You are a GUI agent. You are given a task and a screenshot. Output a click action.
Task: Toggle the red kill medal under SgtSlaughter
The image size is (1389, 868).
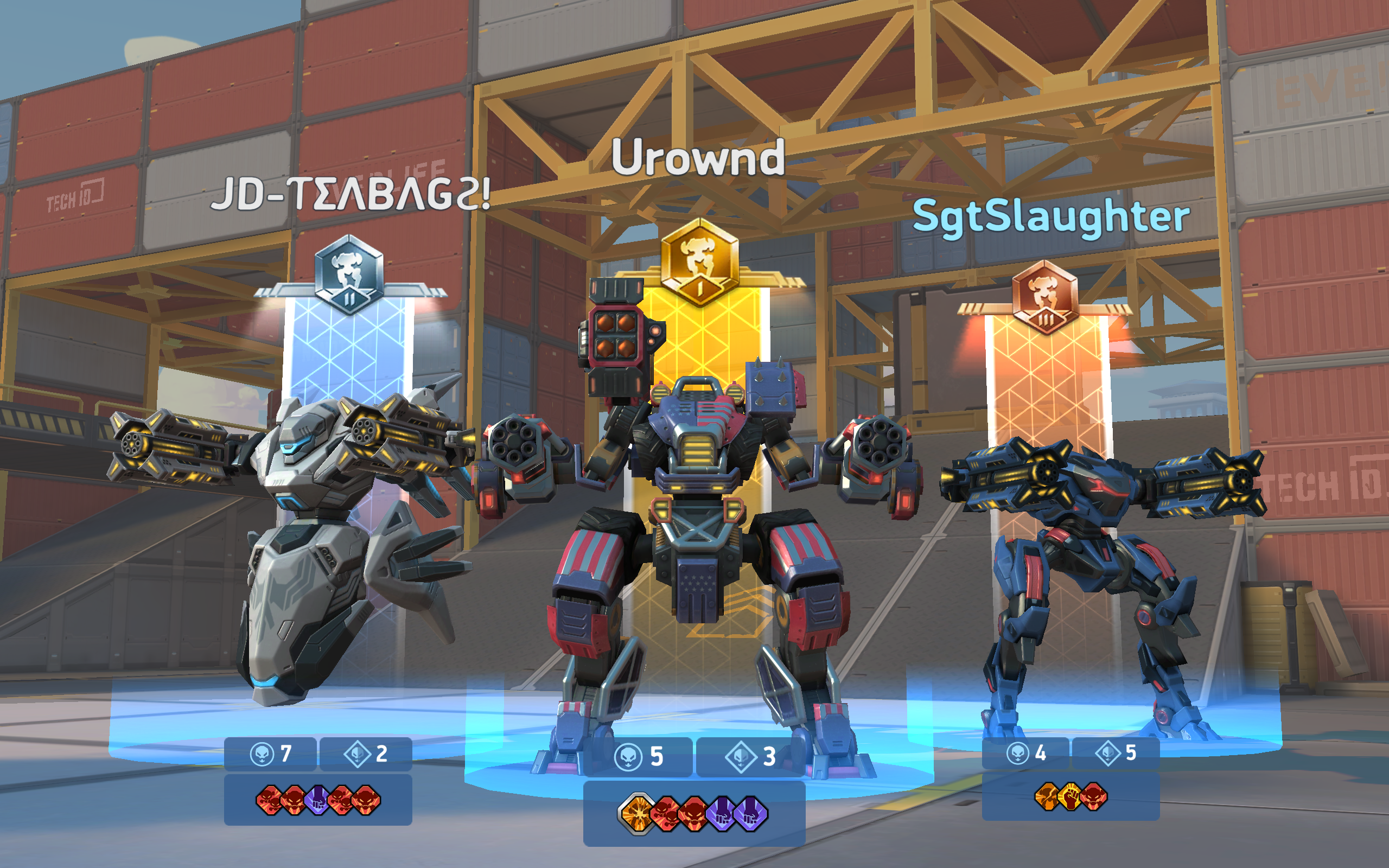pyautogui.click(x=1093, y=797)
